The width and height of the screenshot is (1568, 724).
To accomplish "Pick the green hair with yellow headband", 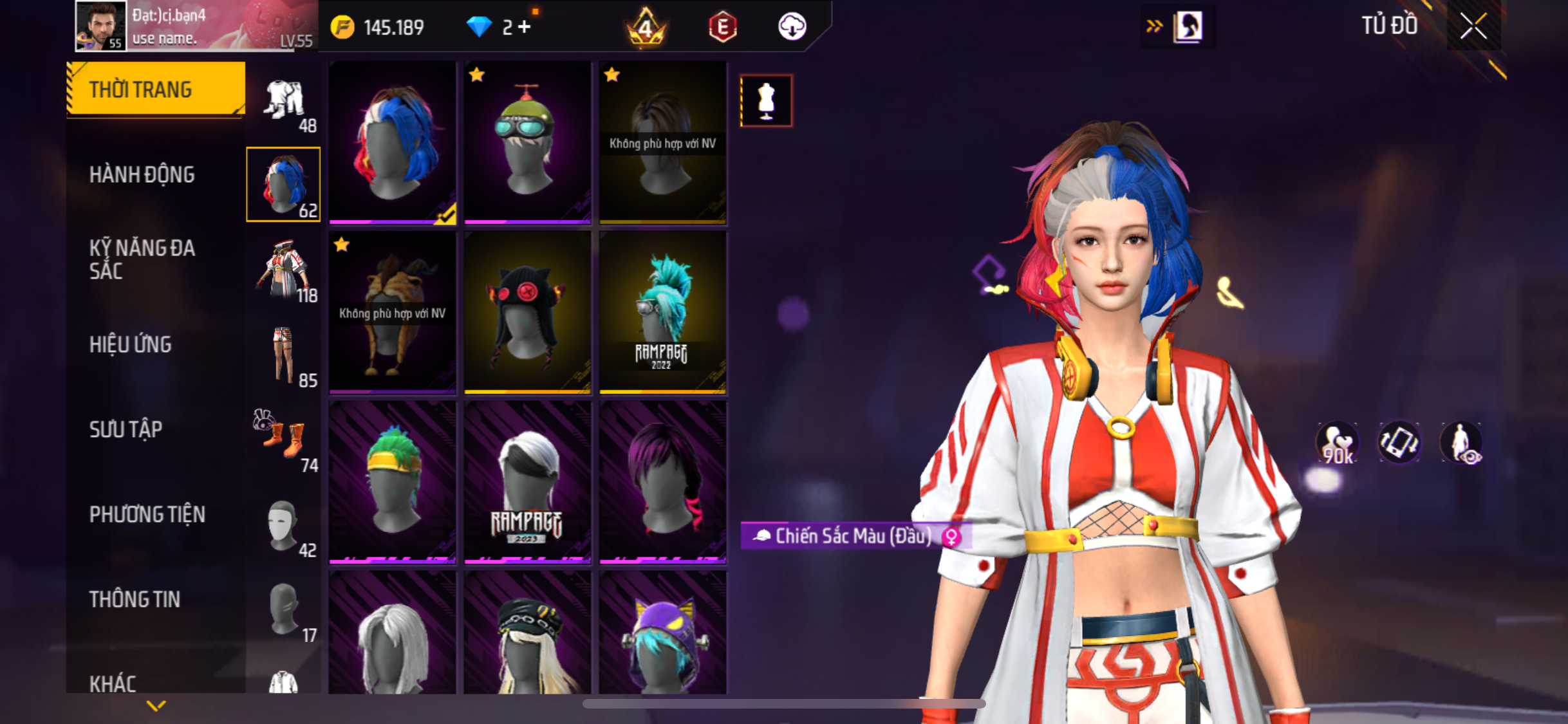I will (392, 482).
